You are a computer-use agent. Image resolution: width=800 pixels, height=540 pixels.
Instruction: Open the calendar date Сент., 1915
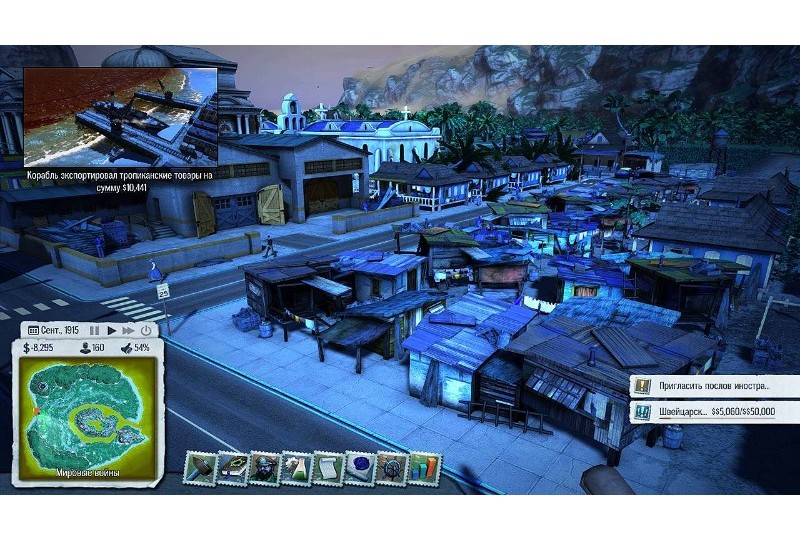click(53, 329)
